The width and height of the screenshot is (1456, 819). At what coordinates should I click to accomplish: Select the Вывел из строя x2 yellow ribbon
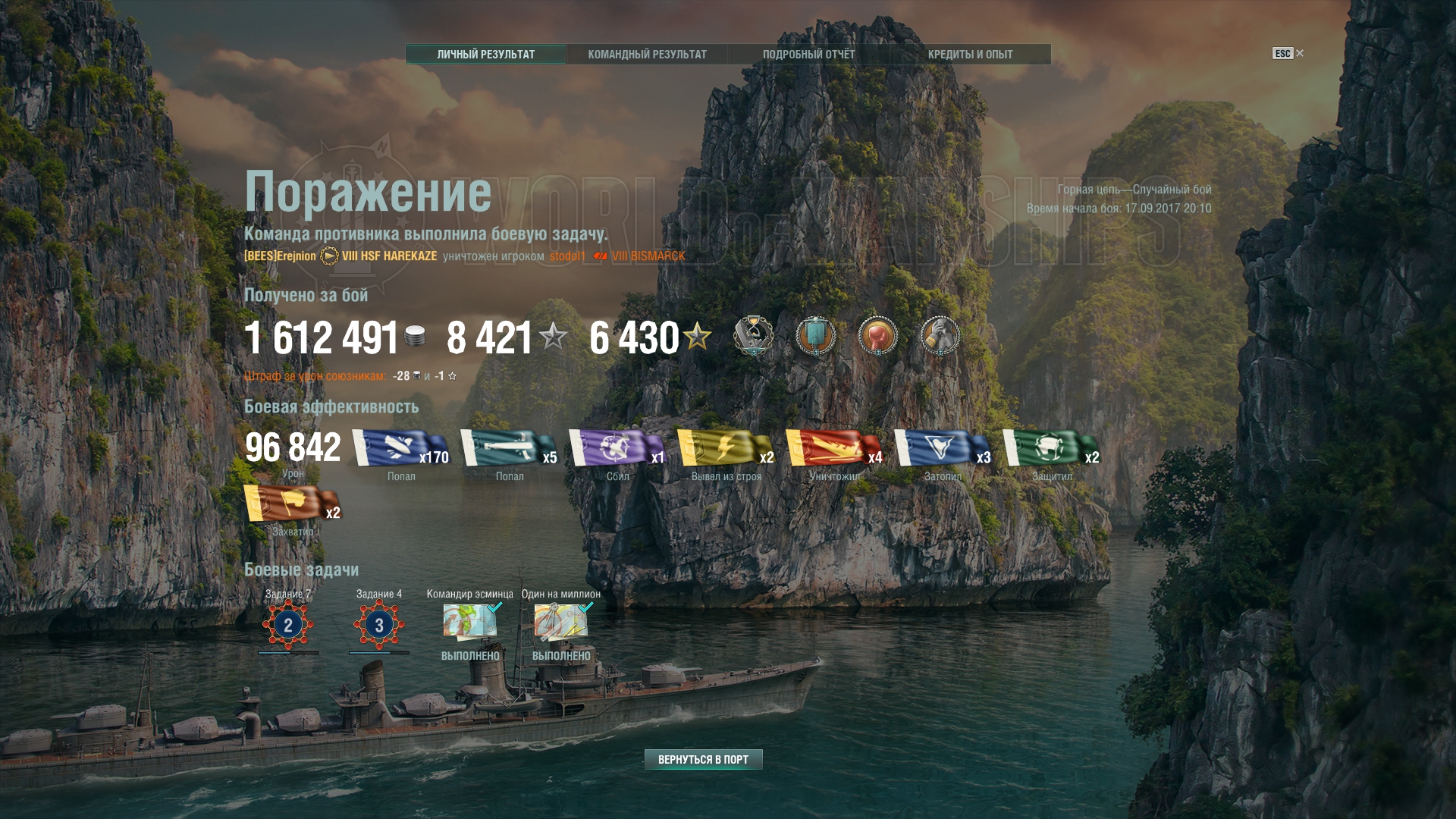click(725, 448)
